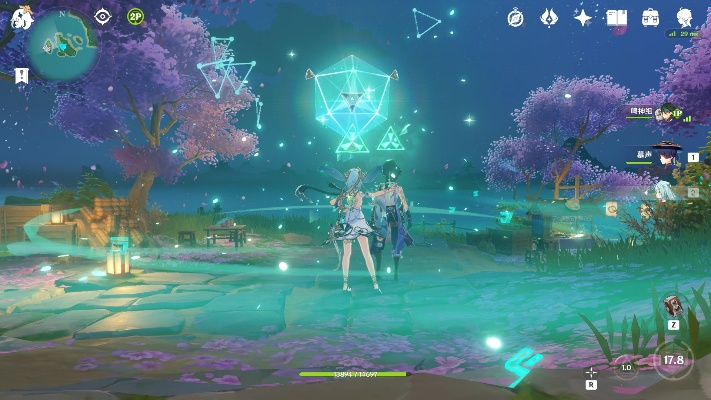Image resolution: width=711 pixels, height=400 pixels.
Task: Open the wings-shaped events icon
Action: pos(549,17)
